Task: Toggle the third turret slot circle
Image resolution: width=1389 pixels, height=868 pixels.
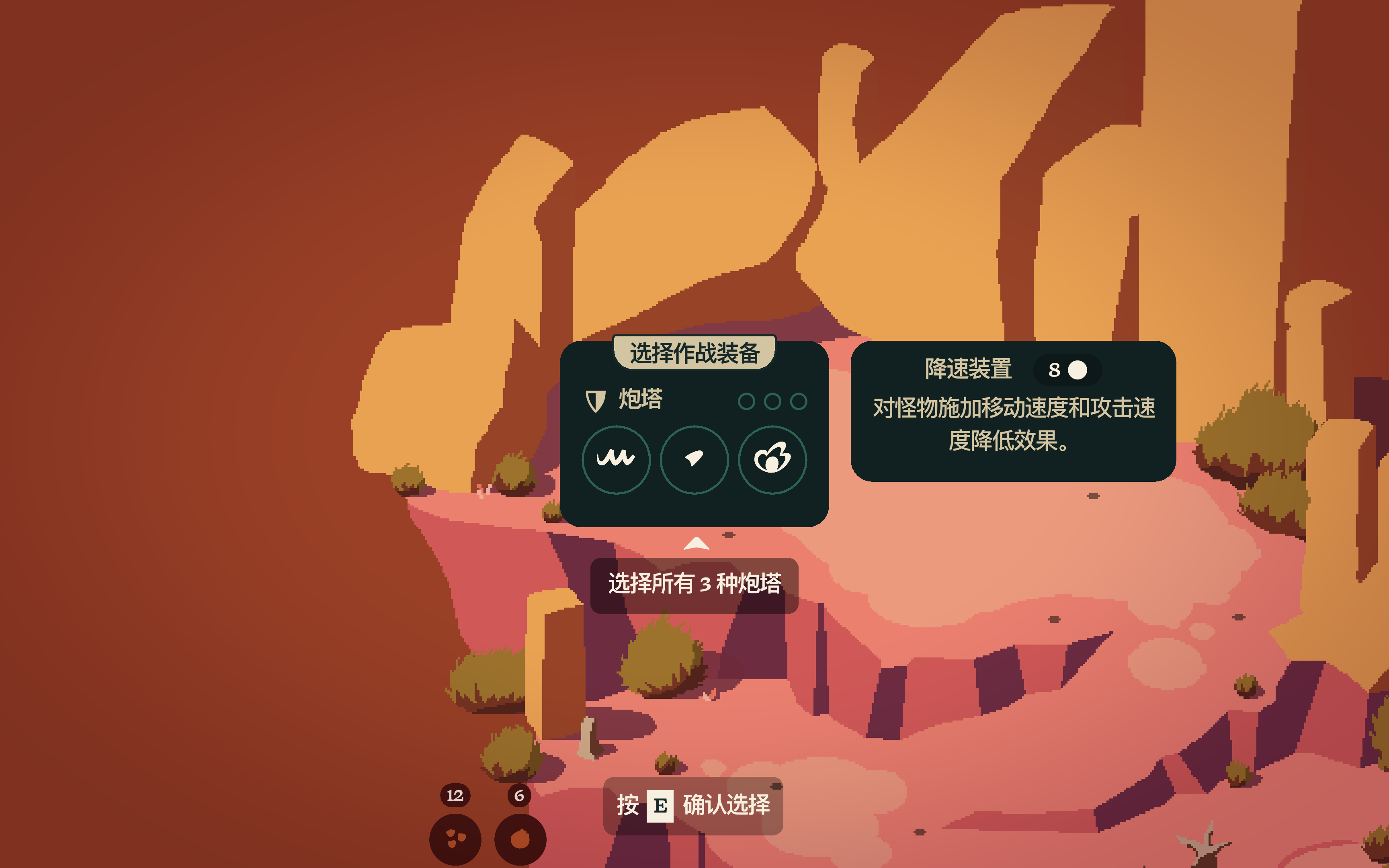Action: pyautogui.click(x=799, y=402)
